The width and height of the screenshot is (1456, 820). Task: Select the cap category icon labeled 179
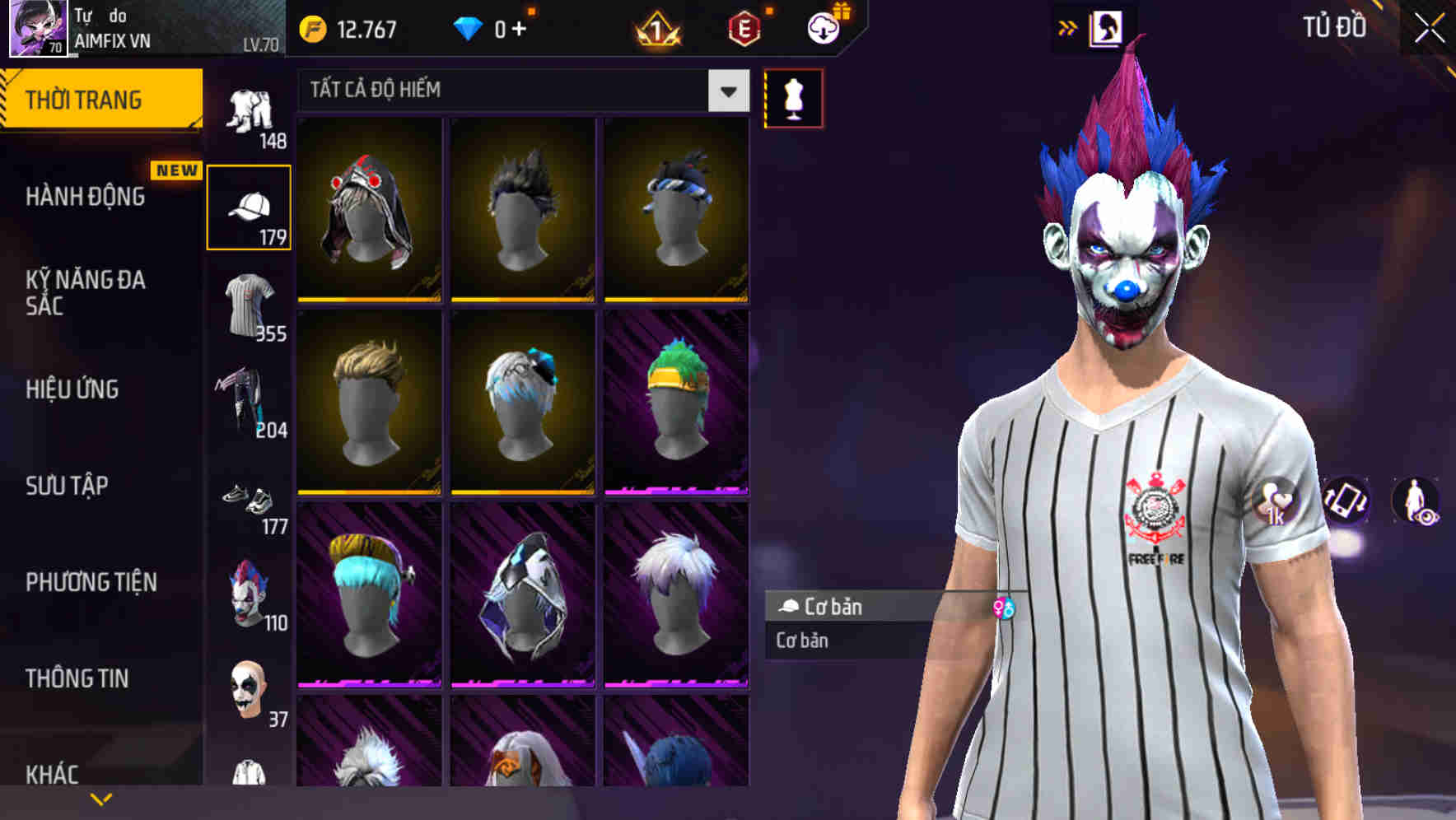[249, 205]
